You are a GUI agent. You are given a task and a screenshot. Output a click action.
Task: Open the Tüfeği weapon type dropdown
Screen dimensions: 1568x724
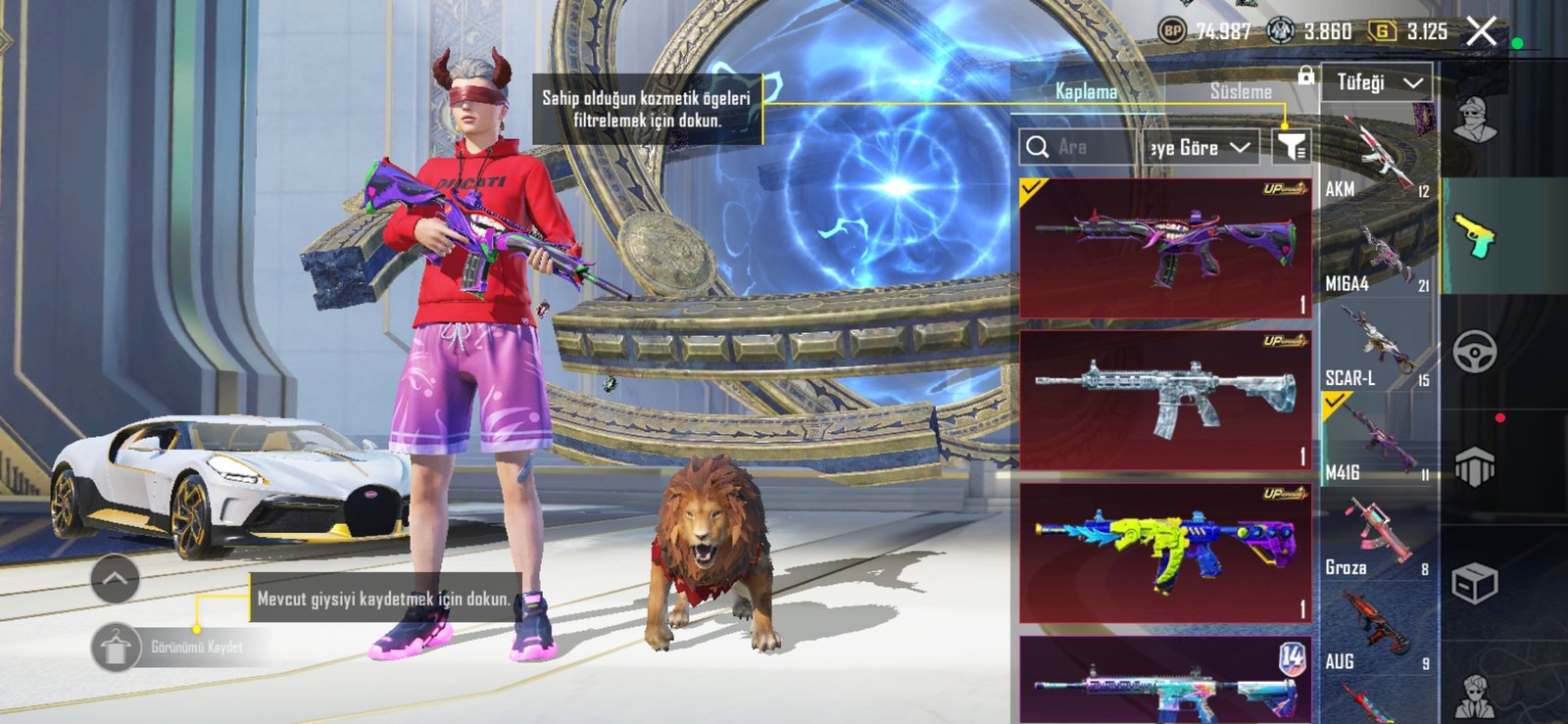[1377, 83]
